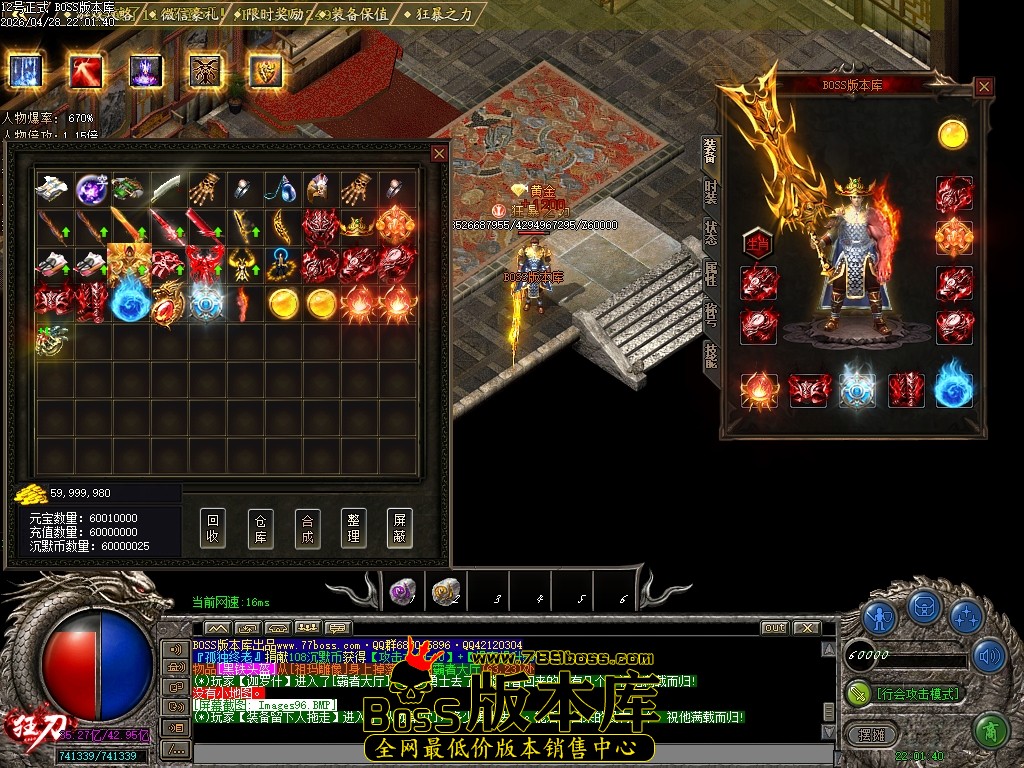The width and height of the screenshot is (1024, 768).
Task: Open the 合成 synthesis function
Action: (x=307, y=527)
